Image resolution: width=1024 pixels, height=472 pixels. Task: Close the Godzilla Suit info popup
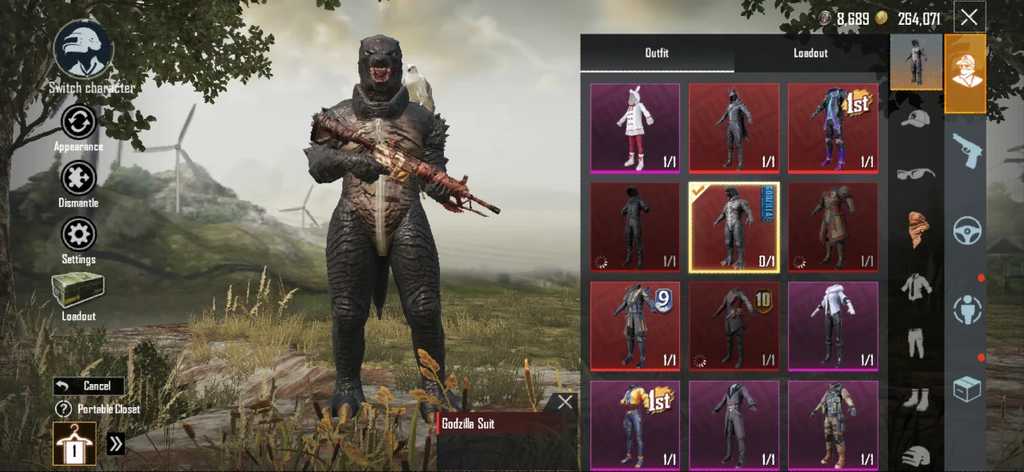[x=565, y=402]
